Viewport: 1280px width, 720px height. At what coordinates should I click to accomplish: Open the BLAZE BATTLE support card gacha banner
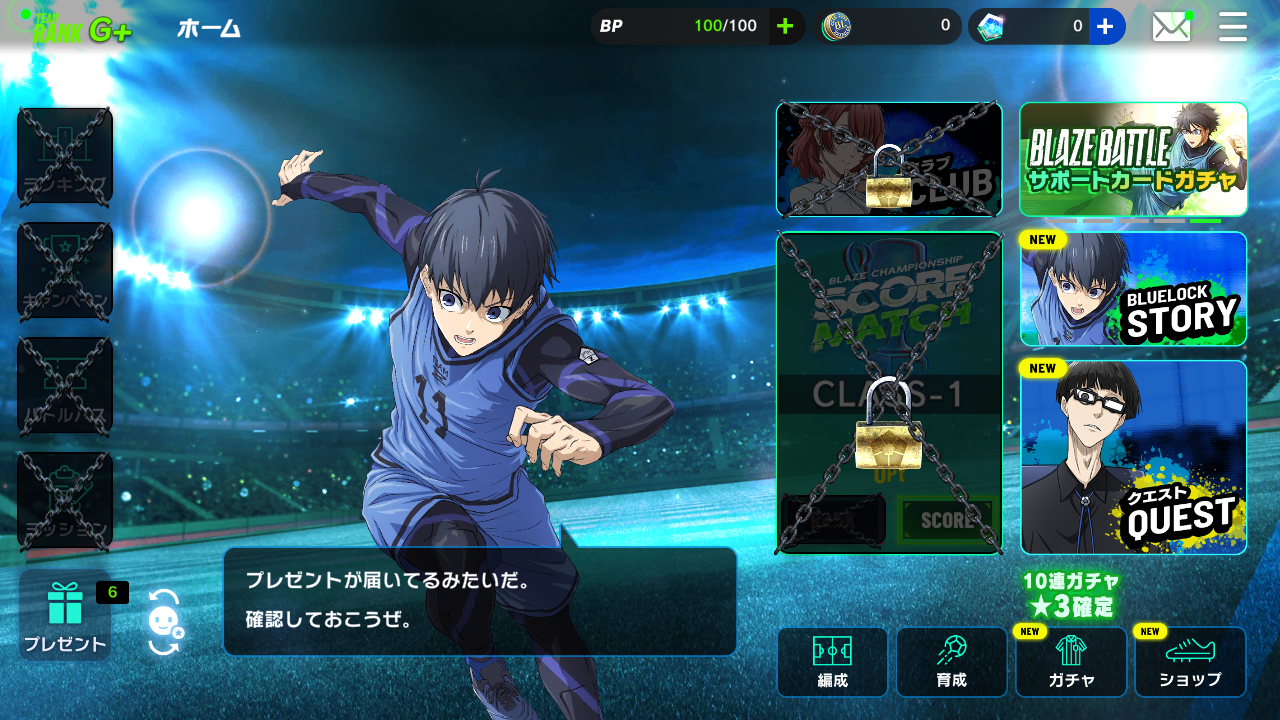point(1134,160)
